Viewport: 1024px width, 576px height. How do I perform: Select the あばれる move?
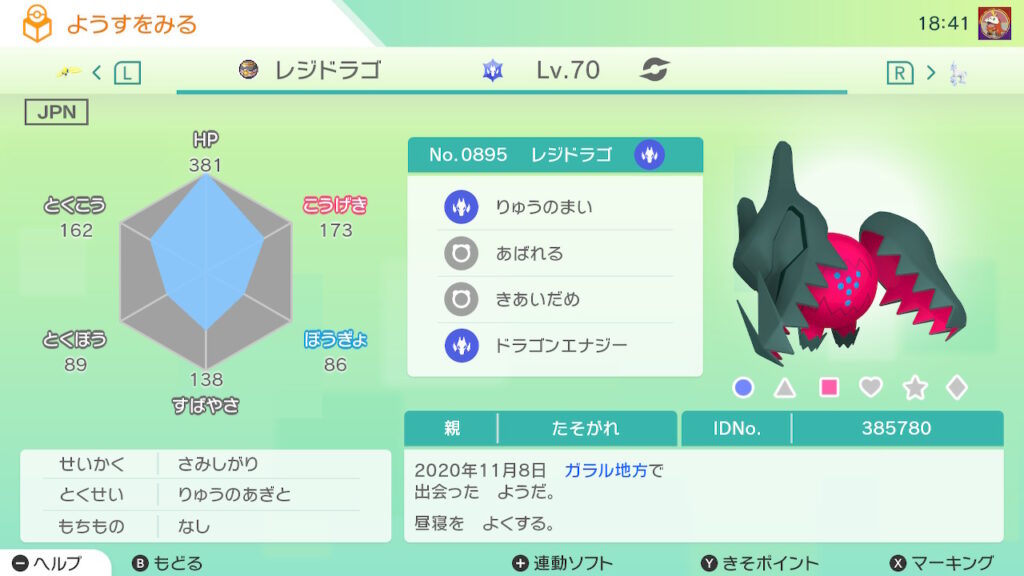tap(555, 253)
